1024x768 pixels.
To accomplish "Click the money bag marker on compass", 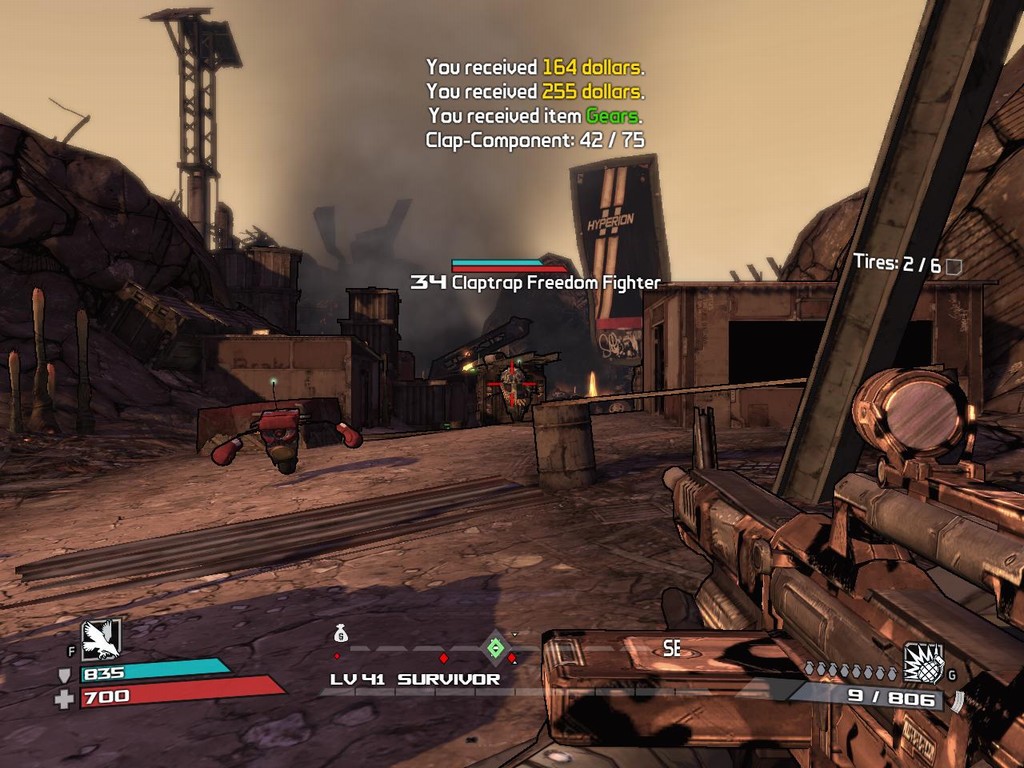I will [340, 634].
